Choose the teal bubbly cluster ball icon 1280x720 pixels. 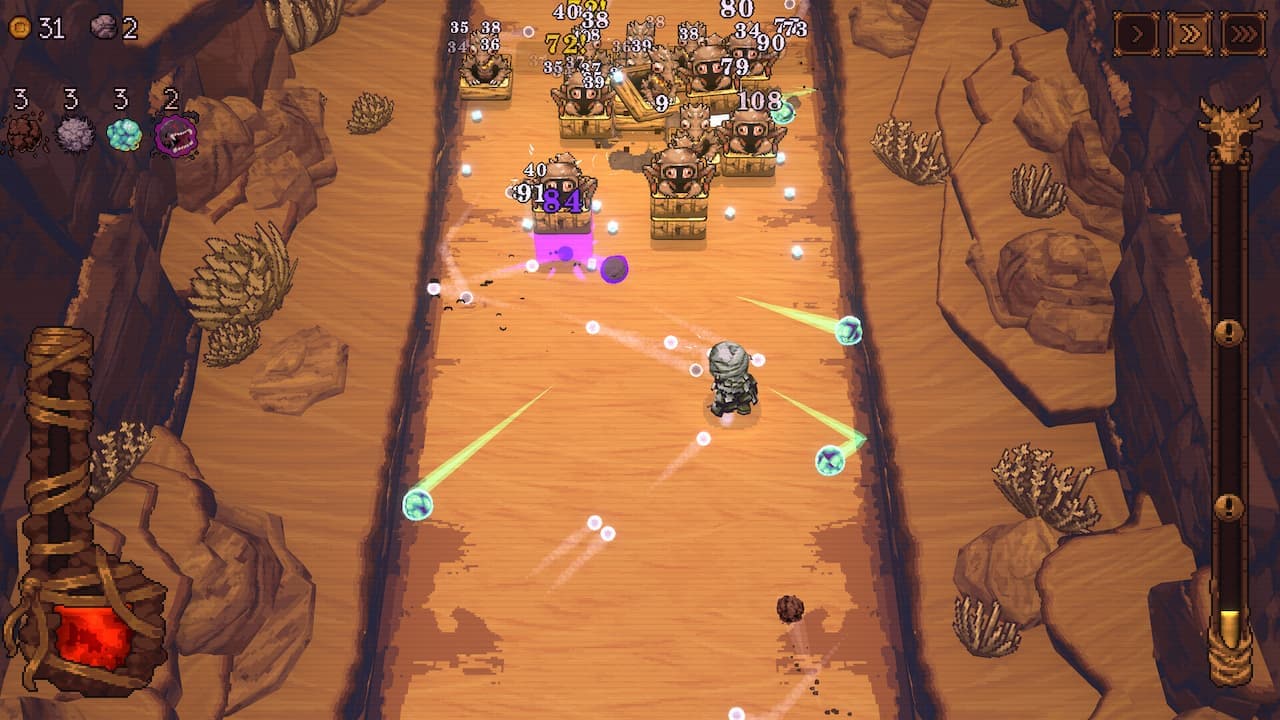(x=124, y=134)
